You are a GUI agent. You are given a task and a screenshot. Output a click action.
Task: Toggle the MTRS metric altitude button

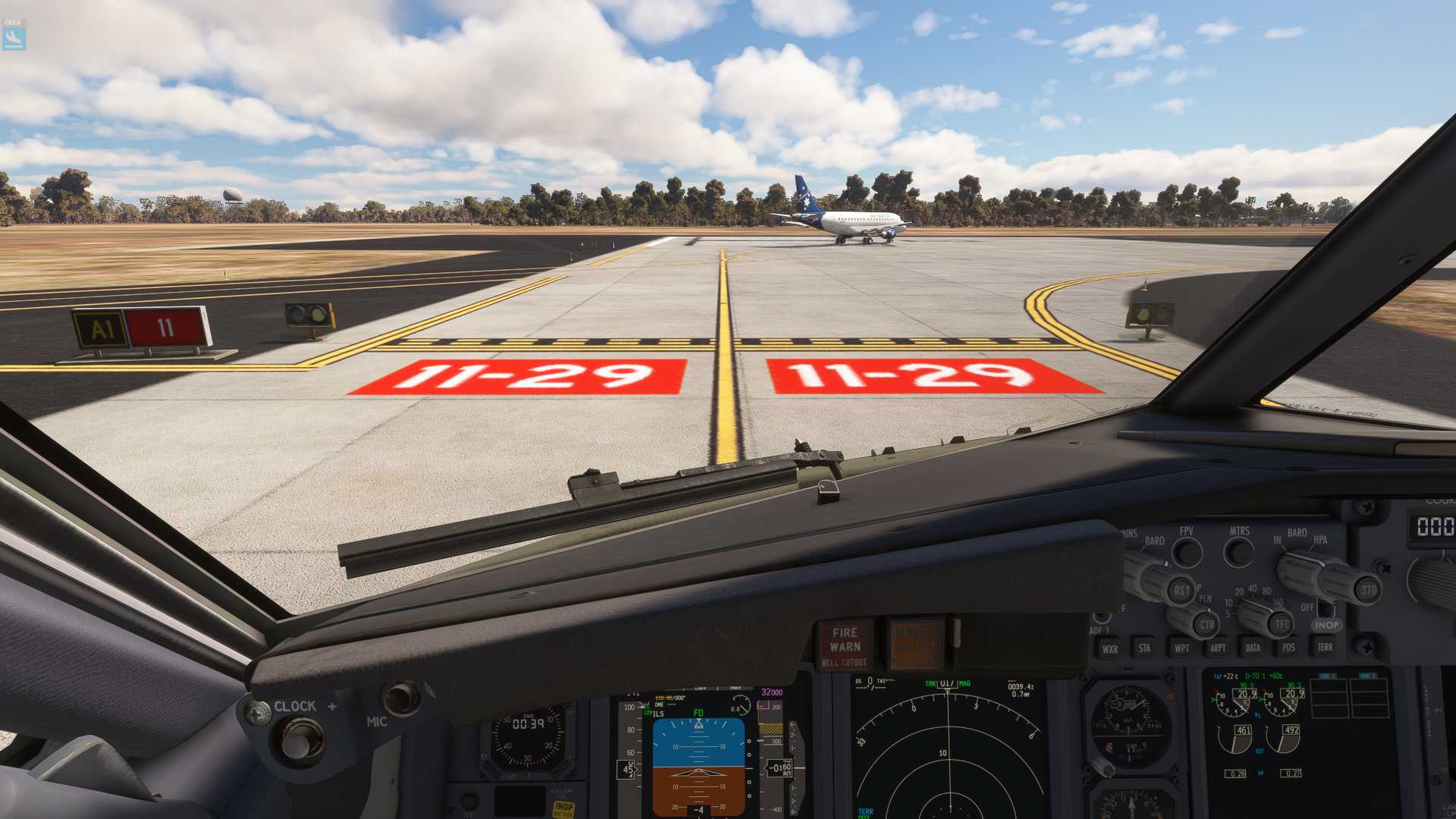click(1238, 552)
